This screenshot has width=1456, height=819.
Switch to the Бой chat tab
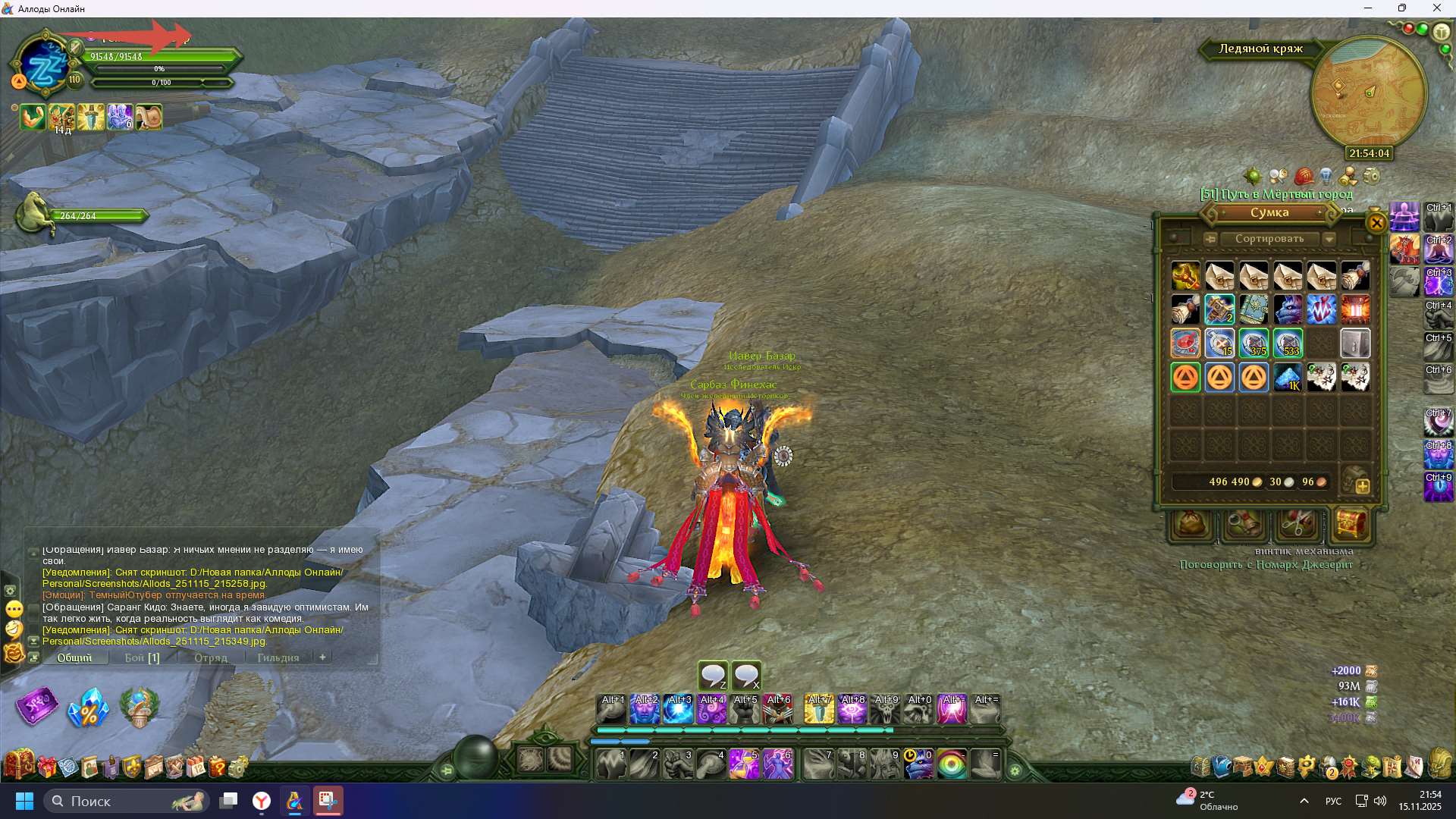point(142,657)
